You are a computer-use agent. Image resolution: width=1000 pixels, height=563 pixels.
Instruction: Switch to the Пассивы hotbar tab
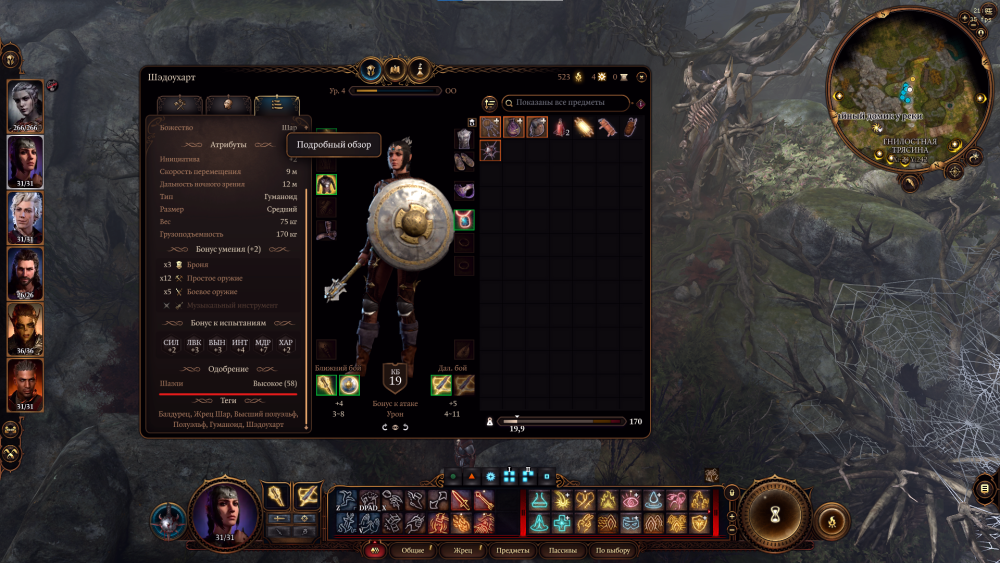pyautogui.click(x=562, y=551)
